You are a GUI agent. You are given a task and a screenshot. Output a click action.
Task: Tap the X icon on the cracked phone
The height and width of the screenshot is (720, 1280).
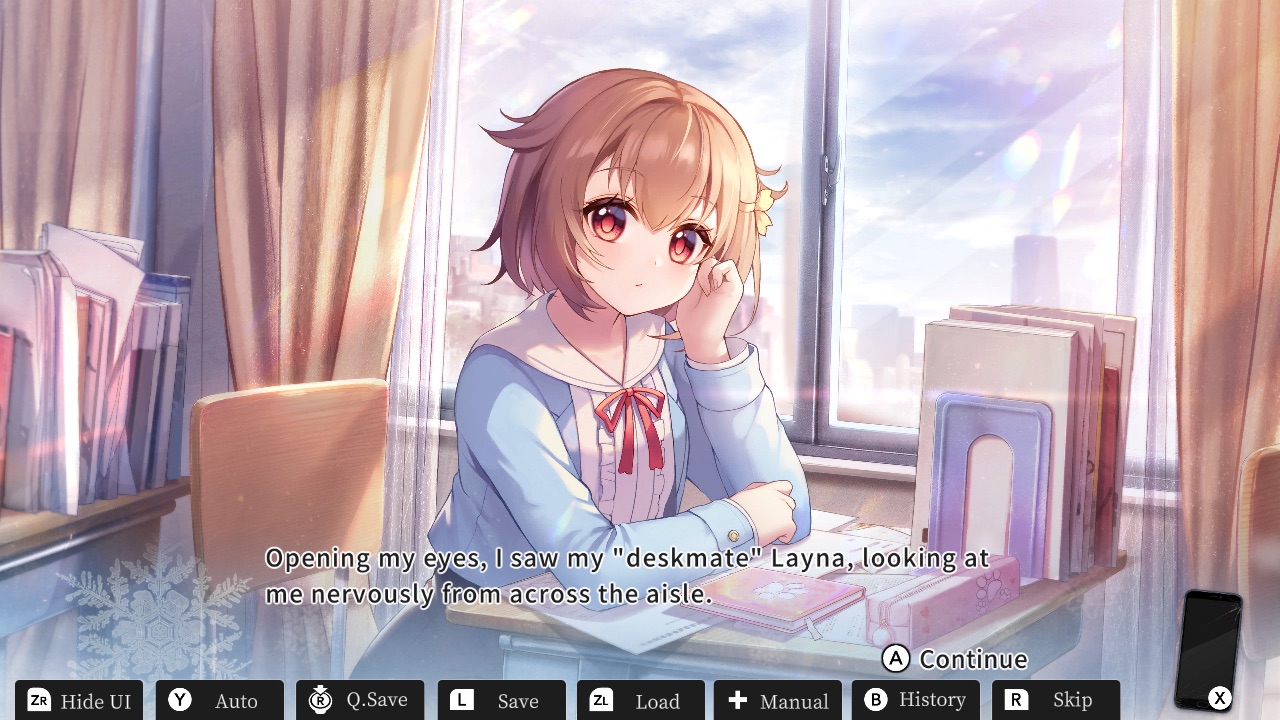(1218, 697)
